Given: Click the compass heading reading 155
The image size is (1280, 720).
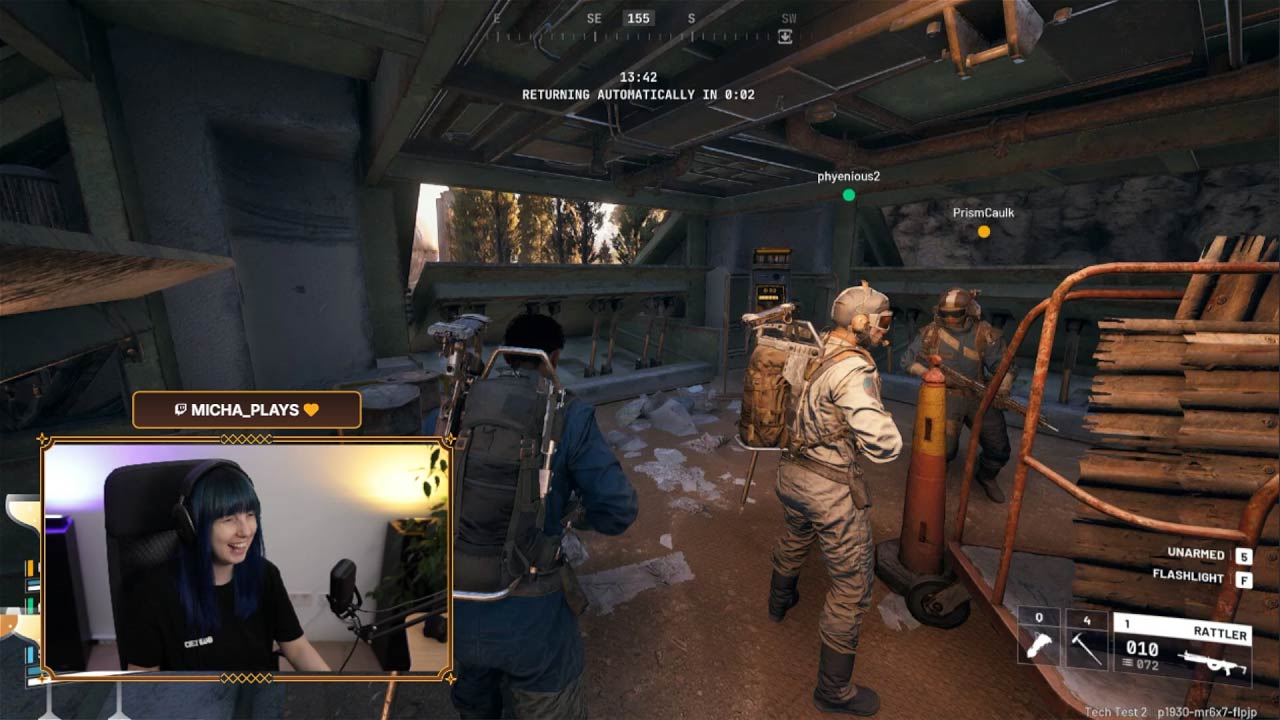Looking at the screenshot, I should (x=637, y=17).
